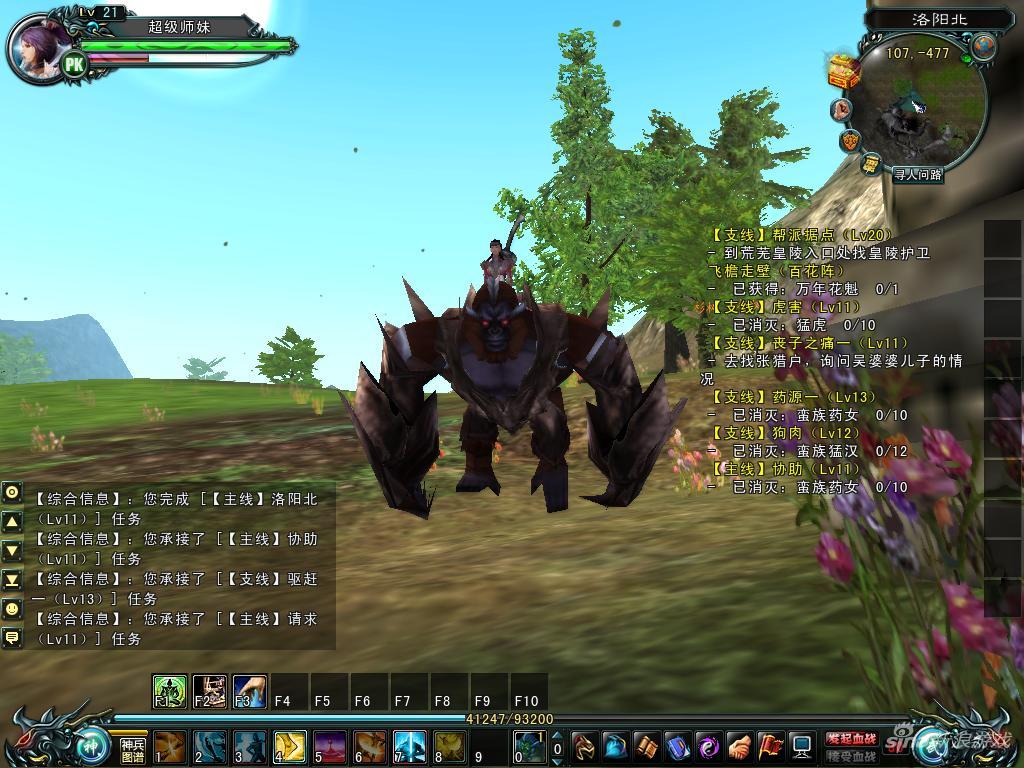
Task: Jump chat to bottom with underlined arrow
Action: [12, 580]
